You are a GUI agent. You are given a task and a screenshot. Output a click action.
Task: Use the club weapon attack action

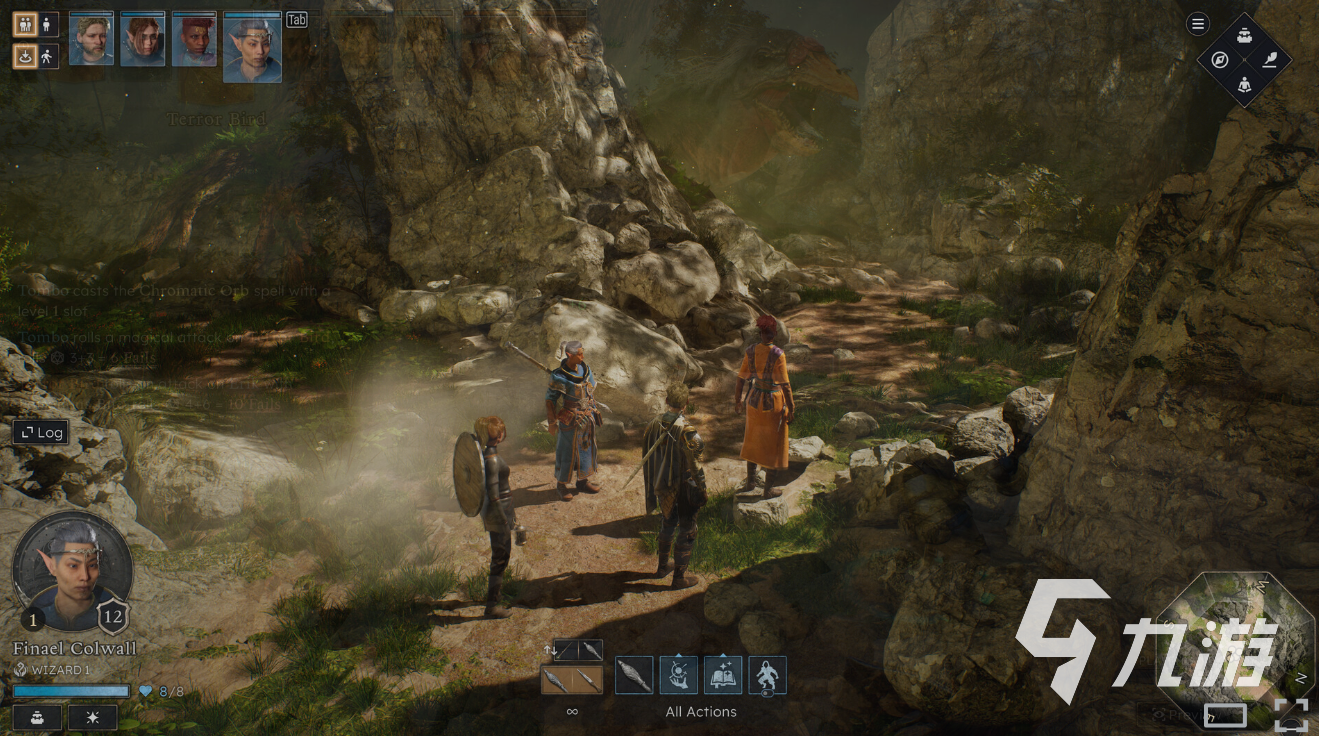point(634,676)
